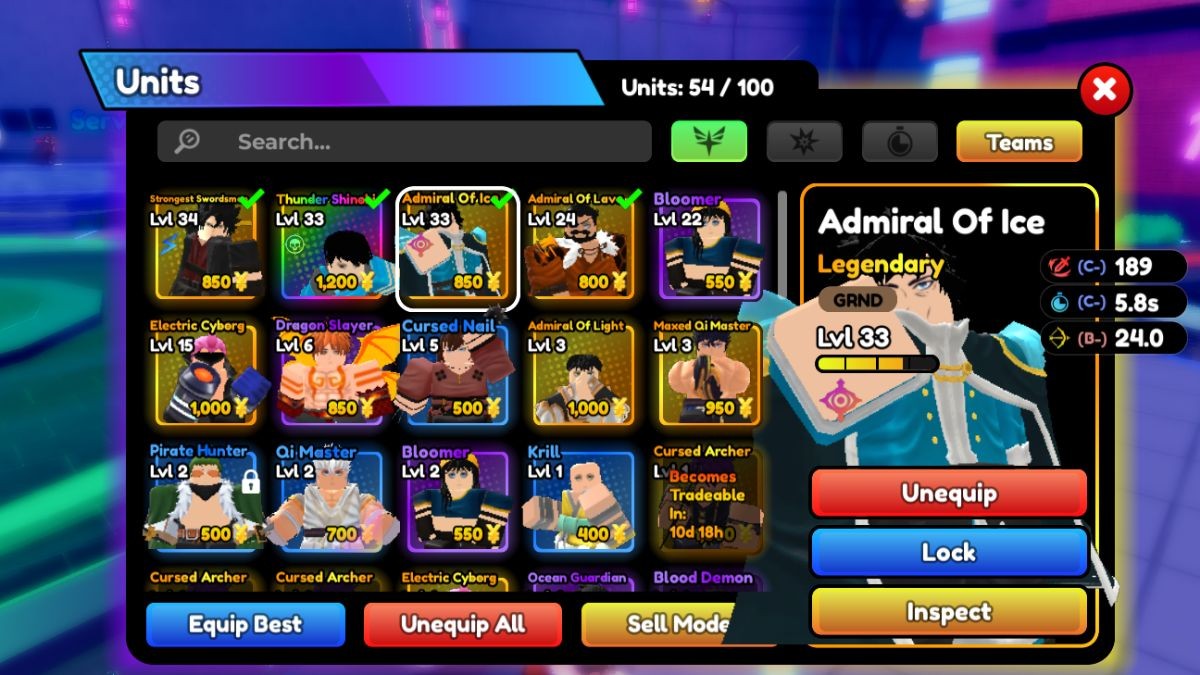Unequip all units

coord(462,625)
